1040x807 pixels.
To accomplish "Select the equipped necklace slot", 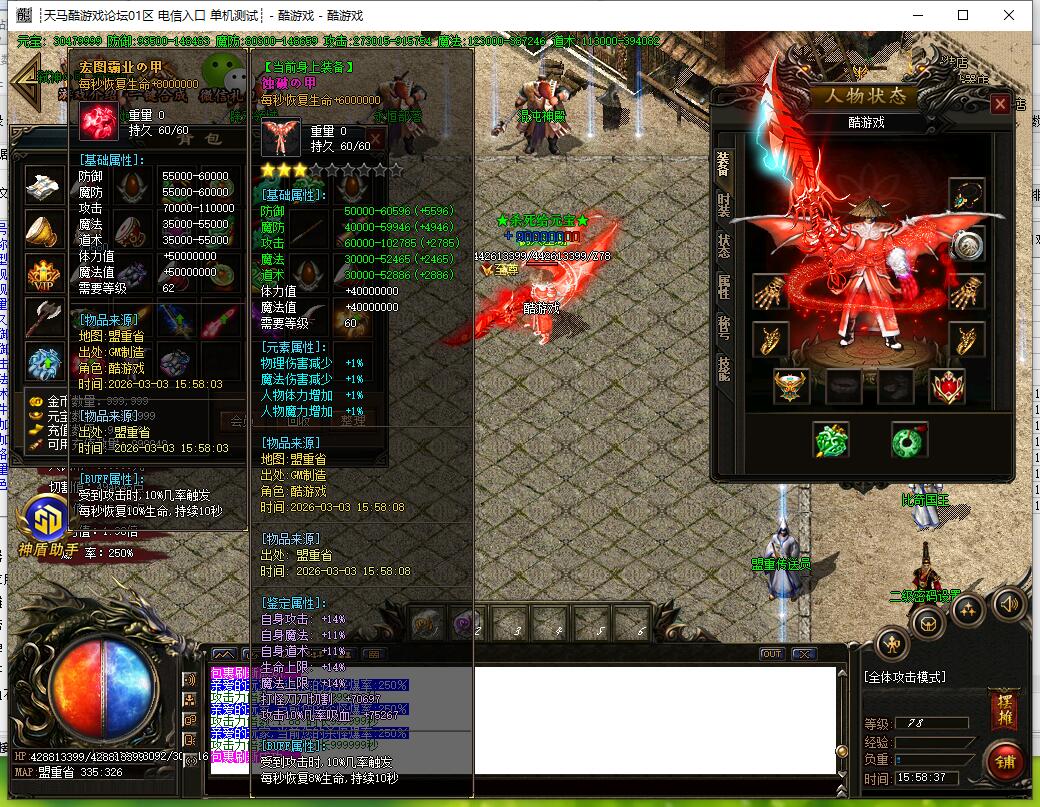I will (x=966, y=195).
